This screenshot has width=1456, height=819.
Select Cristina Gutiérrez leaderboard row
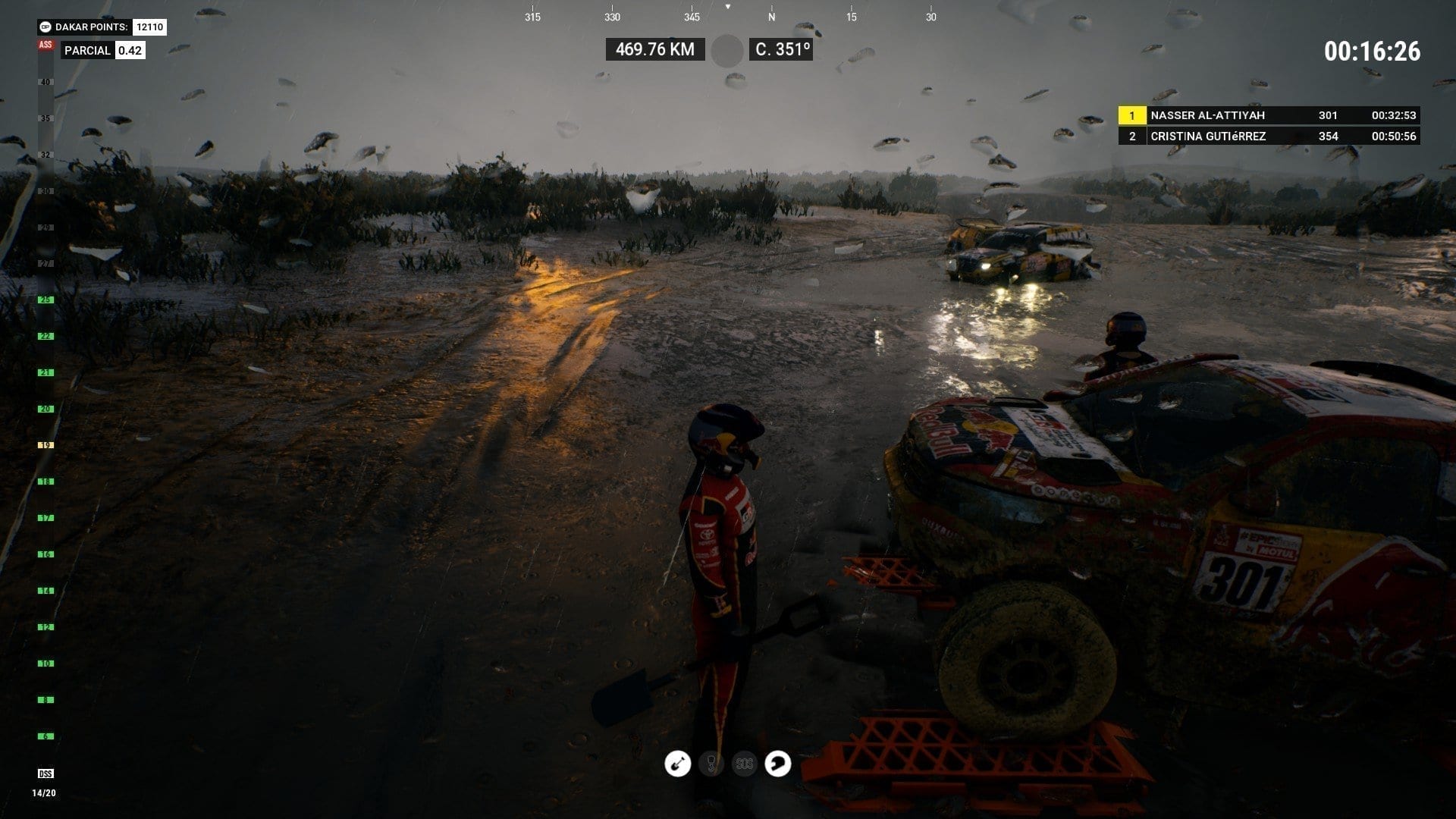click(1268, 136)
